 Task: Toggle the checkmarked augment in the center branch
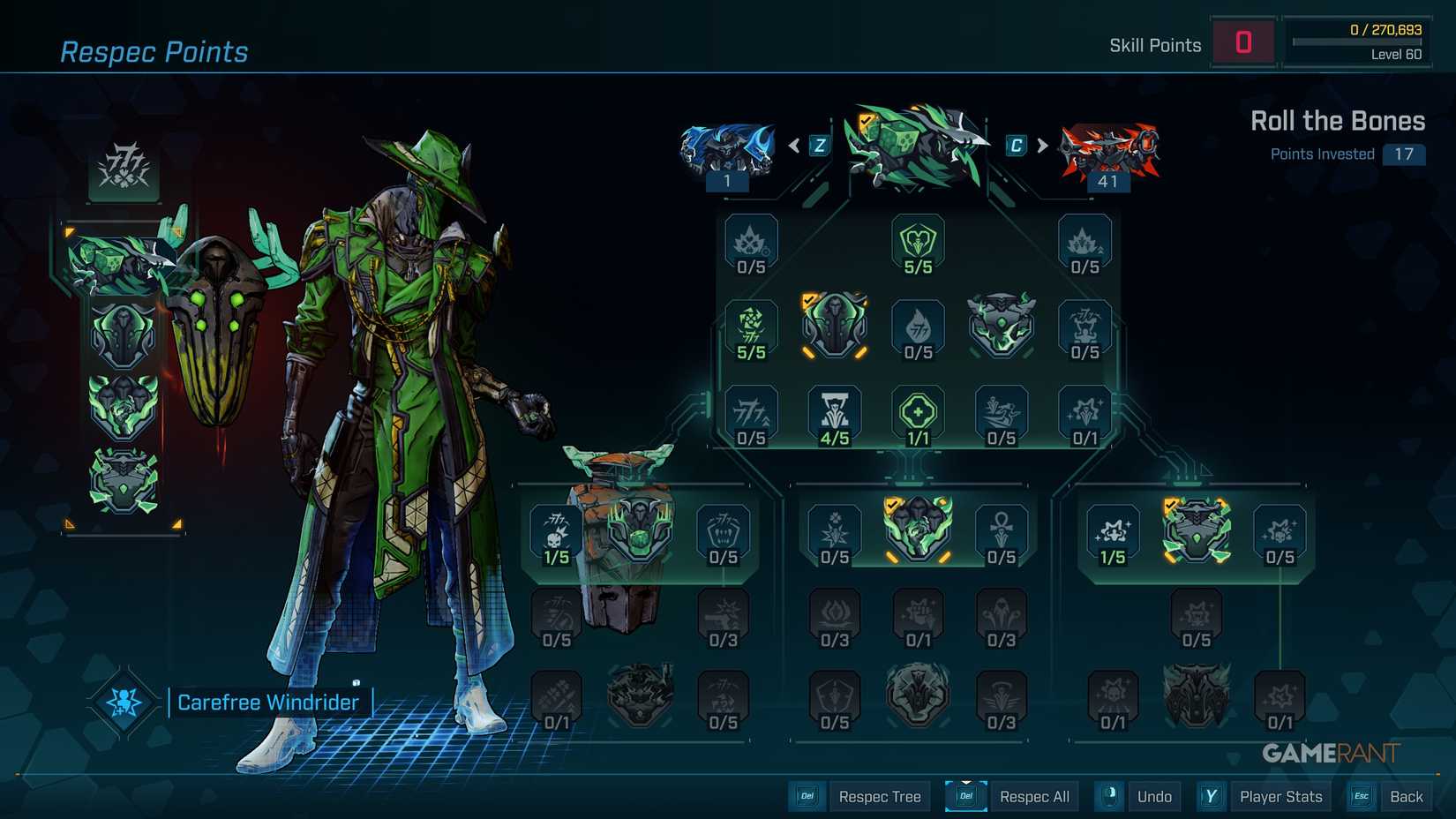point(918,528)
